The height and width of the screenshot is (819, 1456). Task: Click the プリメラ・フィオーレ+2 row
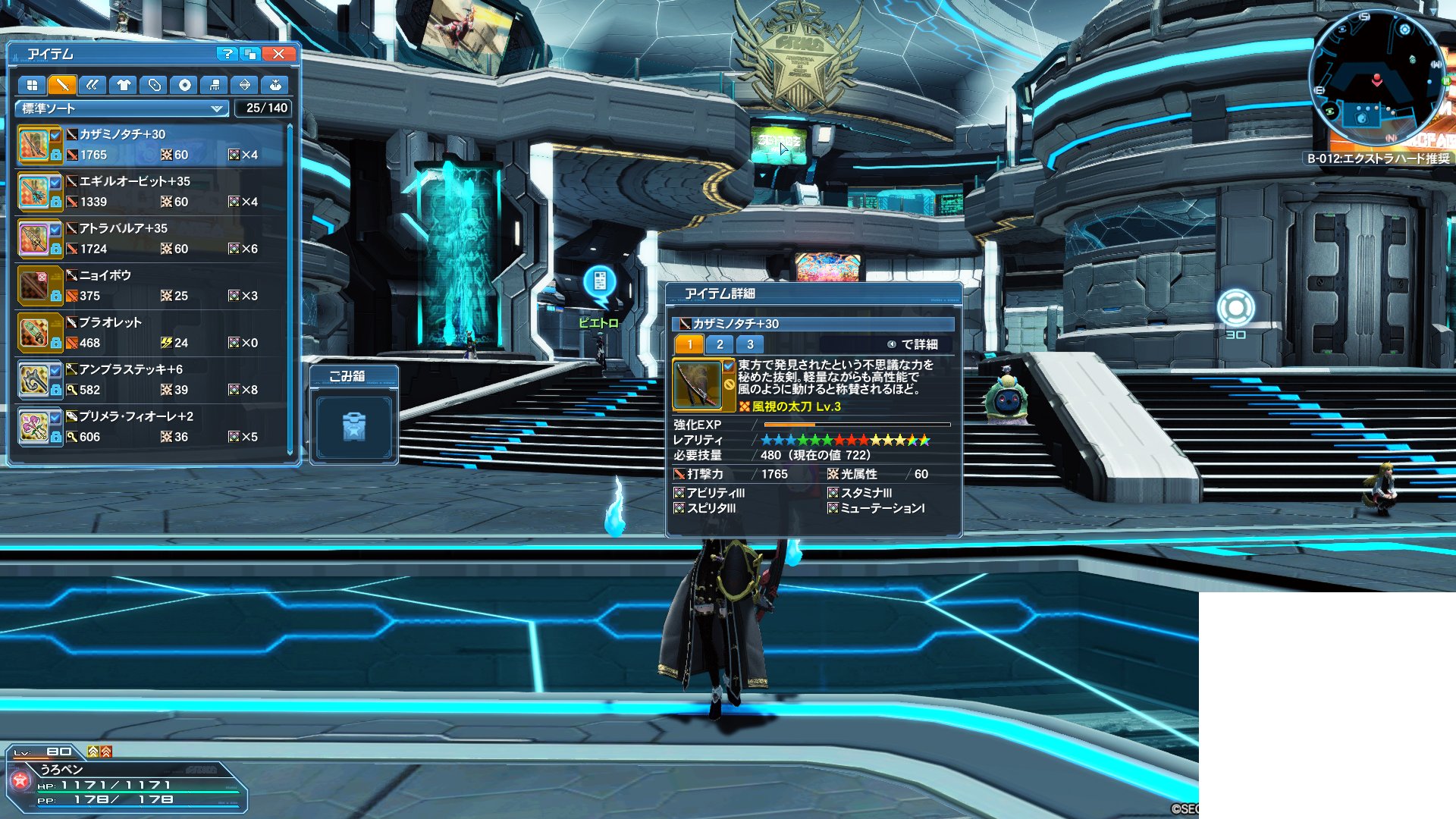tap(152, 427)
